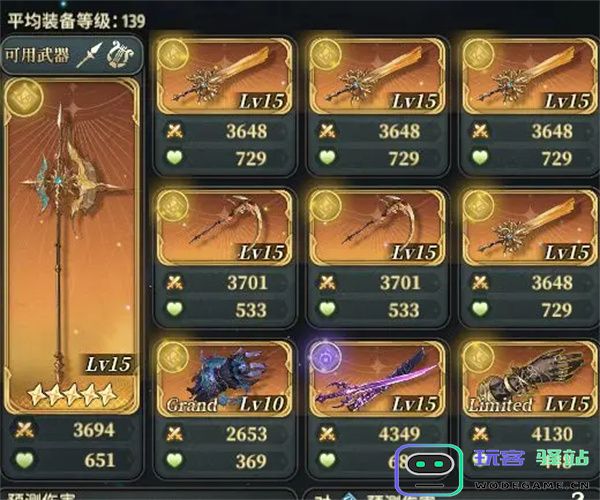Image resolution: width=600 pixels, height=500 pixels.
Task: Choose the Grand Lv10 dark gauntlet slot
Action: click(225, 380)
